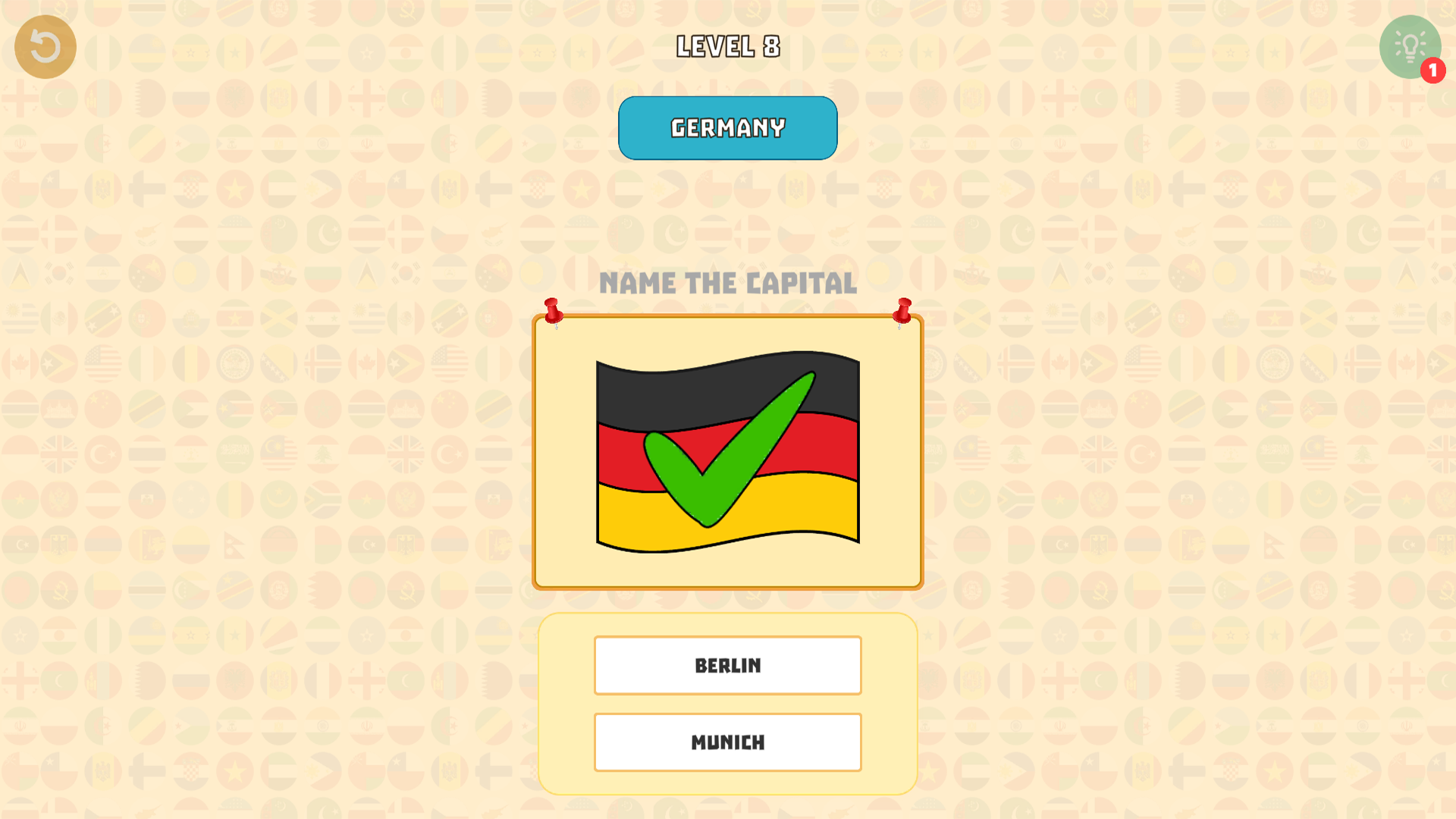Click the right red pushpin icon
The width and height of the screenshot is (1456, 819).
pos(903,311)
